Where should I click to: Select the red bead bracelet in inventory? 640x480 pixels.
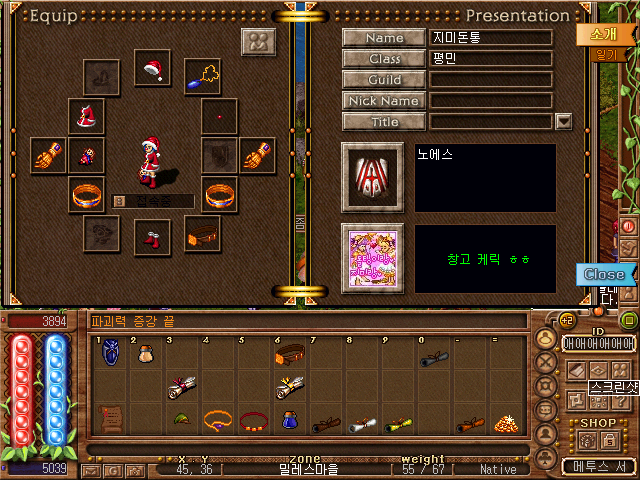click(253, 421)
